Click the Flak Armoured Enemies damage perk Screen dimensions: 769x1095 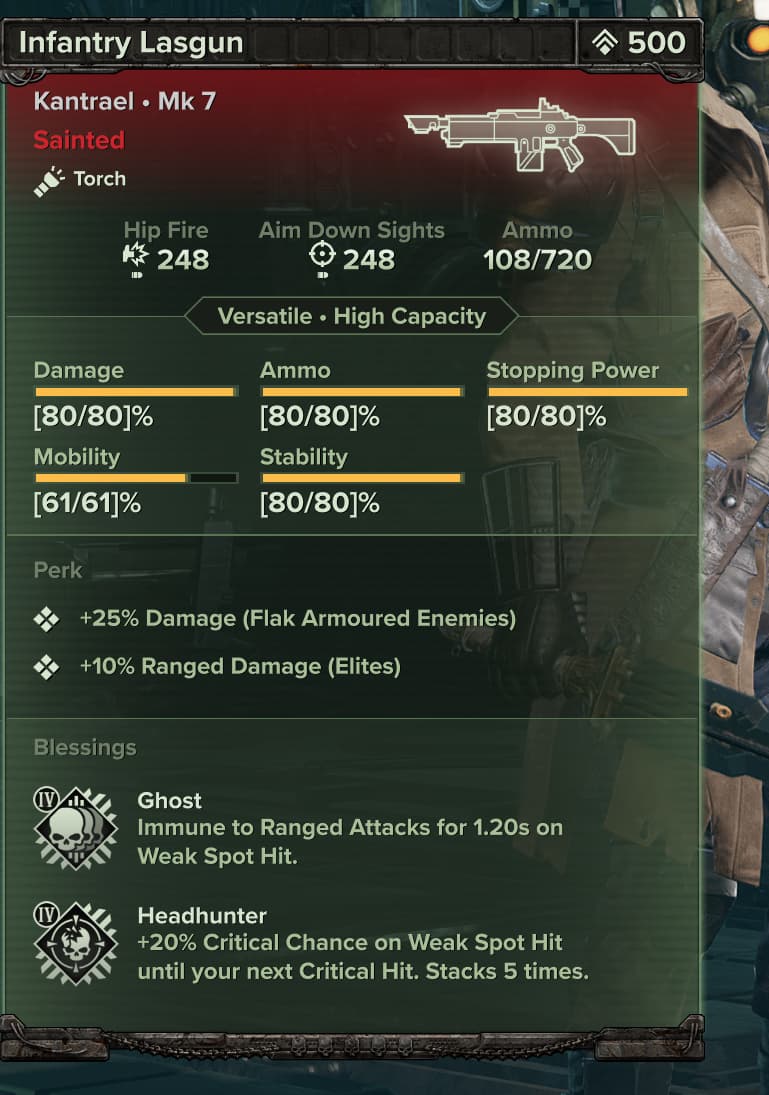click(297, 619)
